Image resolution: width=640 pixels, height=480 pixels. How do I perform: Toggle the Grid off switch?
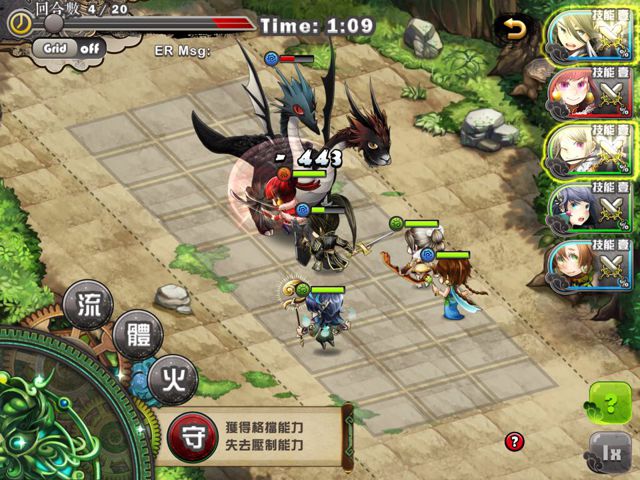pyautogui.click(x=68, y=46)
